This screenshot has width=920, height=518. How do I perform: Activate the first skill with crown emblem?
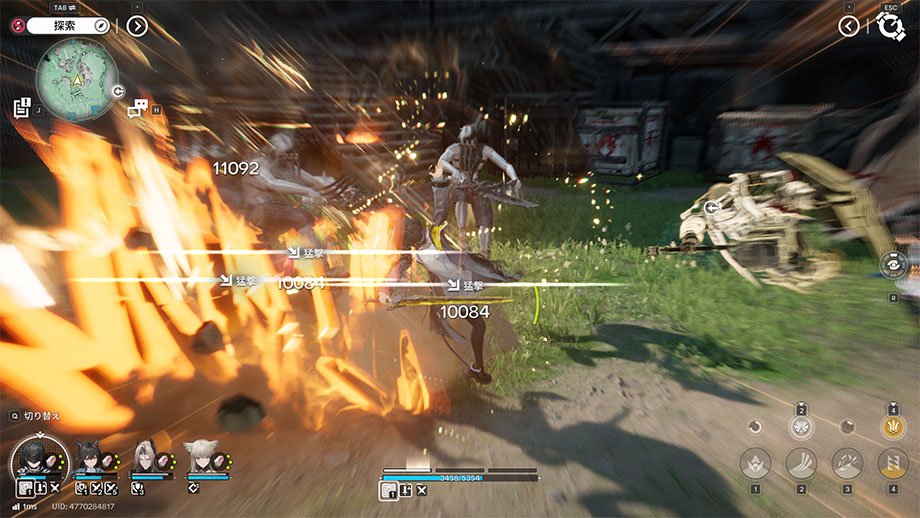point(755,463)
